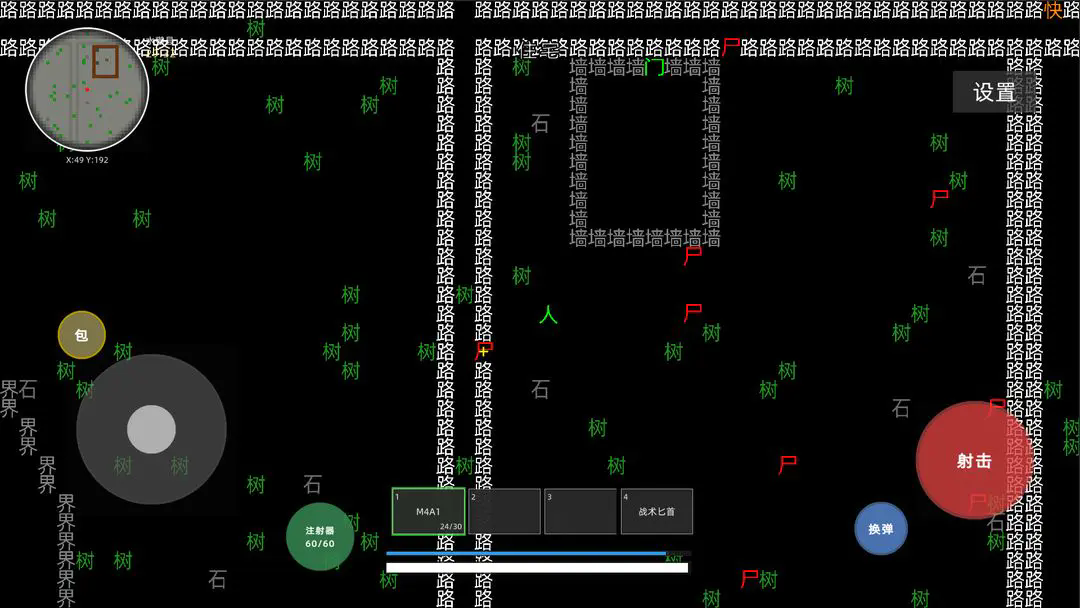Open the 设置 settings menu

pyautogui.click(x=994, y=93)
